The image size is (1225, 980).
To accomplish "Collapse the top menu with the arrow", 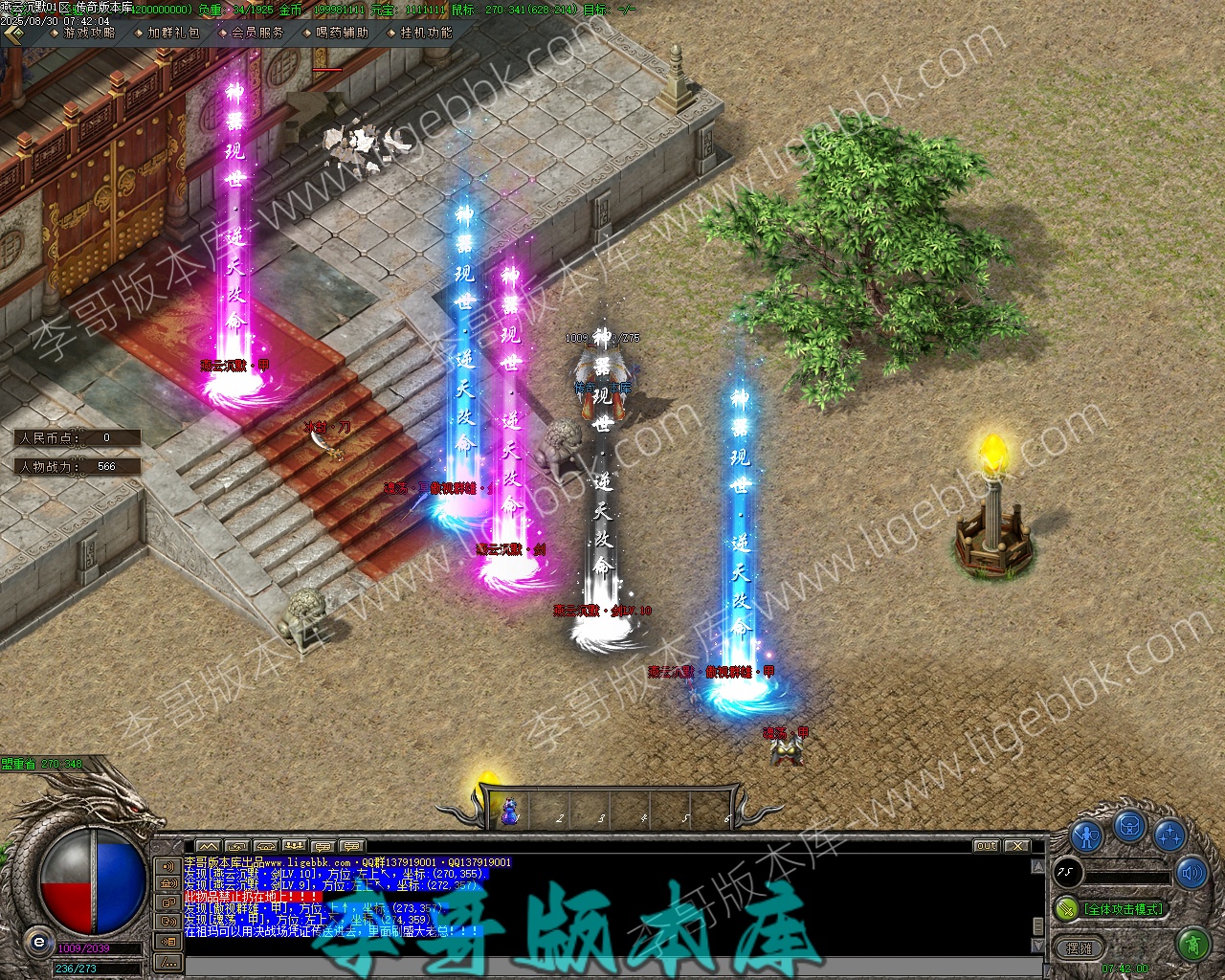I will tap(13, 33).
